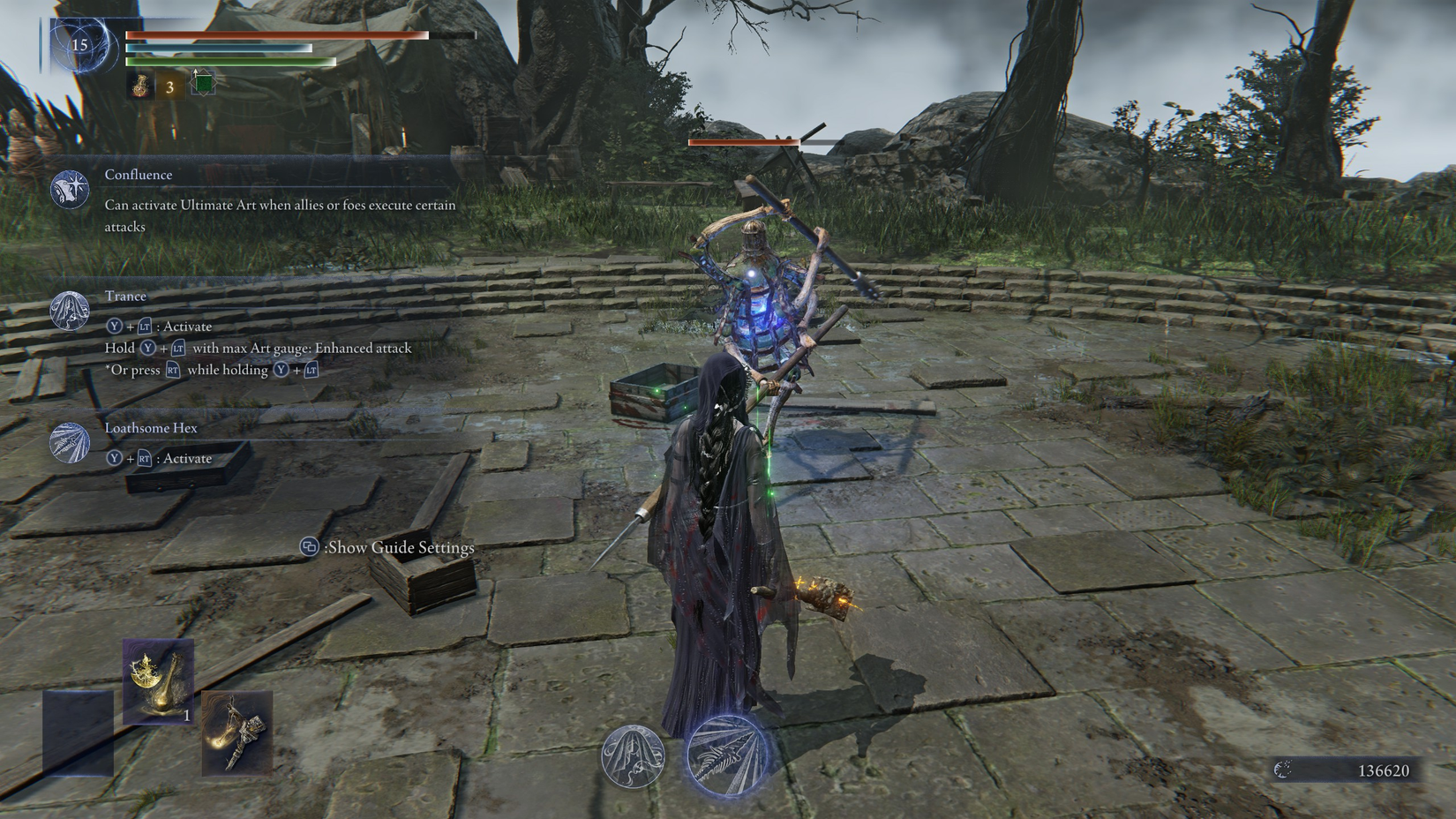The width and height of the screenshot is (1456, 819).
Task: Click the crimson flask icon showing 3 charges
Action: click(x=139, y=86)
